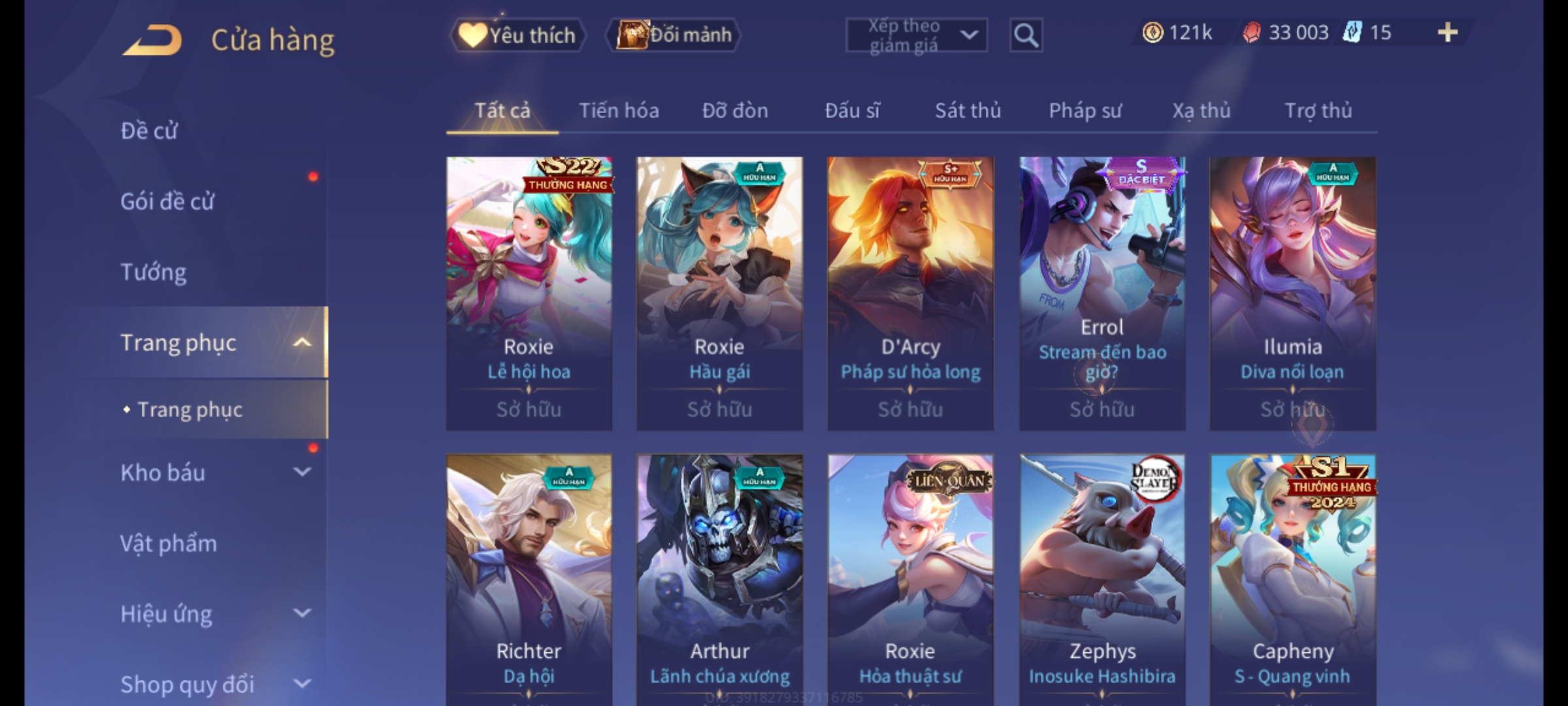1568x706 pixels.
Task: Switch to the Đỡ đòn tab
Action: click(x=735, y=110)
